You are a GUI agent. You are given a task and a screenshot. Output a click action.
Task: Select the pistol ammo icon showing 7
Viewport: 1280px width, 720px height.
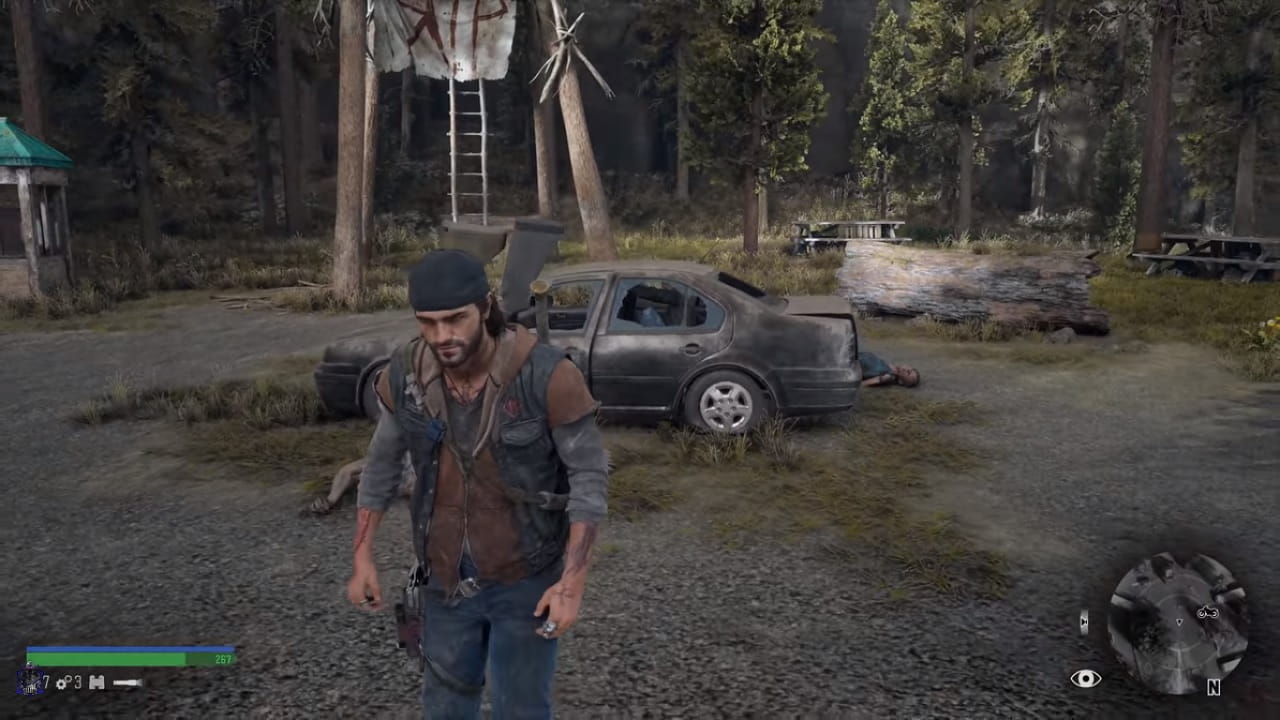click(x=29, y=681)
